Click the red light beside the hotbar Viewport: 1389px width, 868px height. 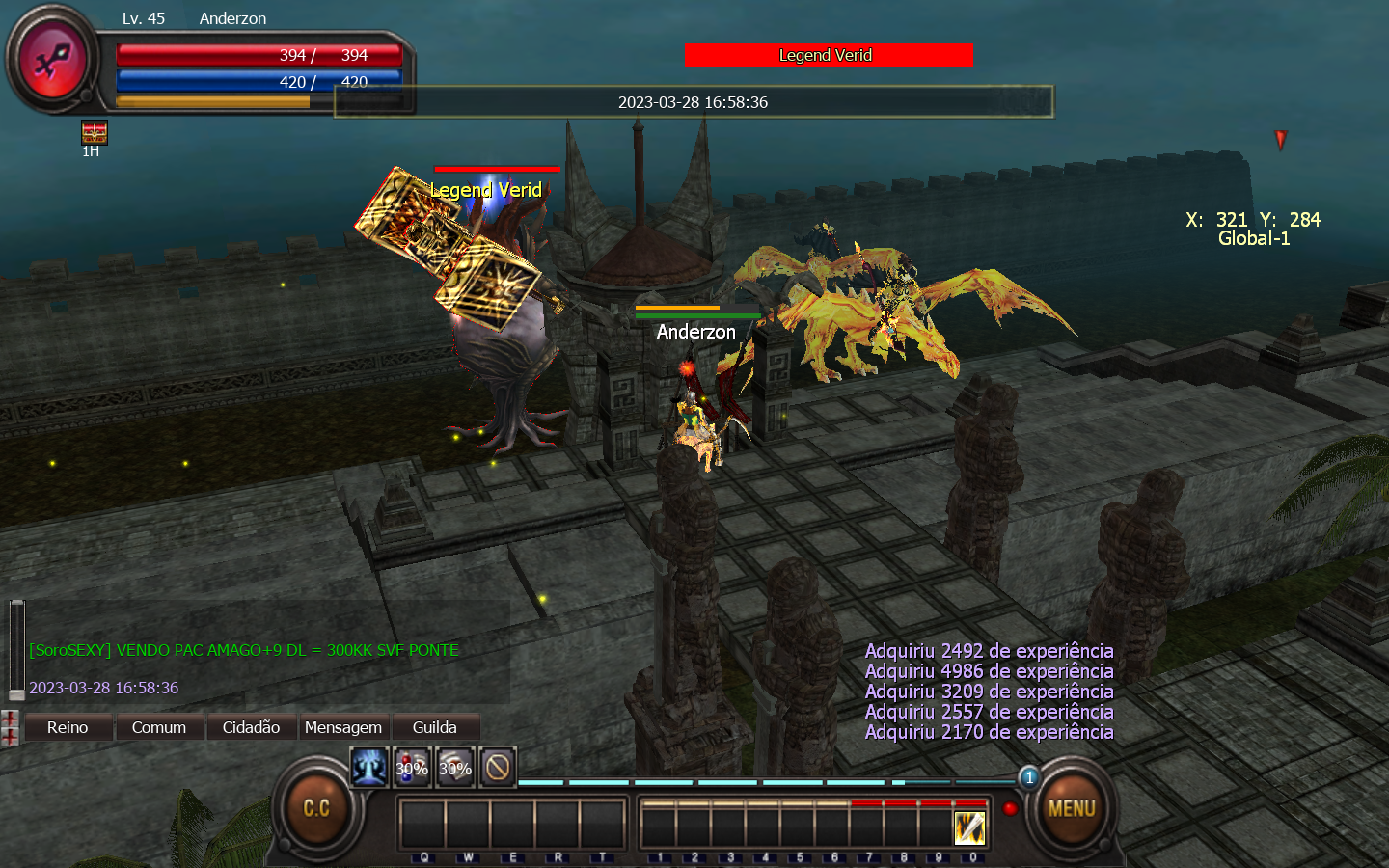[x=1010, y=808]
